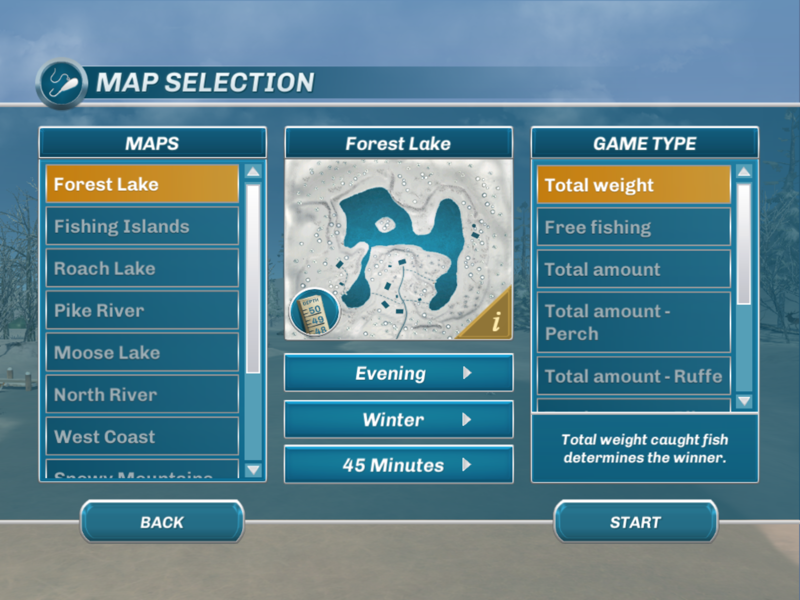Screen dimensions: 800x600
Task: Select the Total weight game type
Action: (x=634, y=185)
